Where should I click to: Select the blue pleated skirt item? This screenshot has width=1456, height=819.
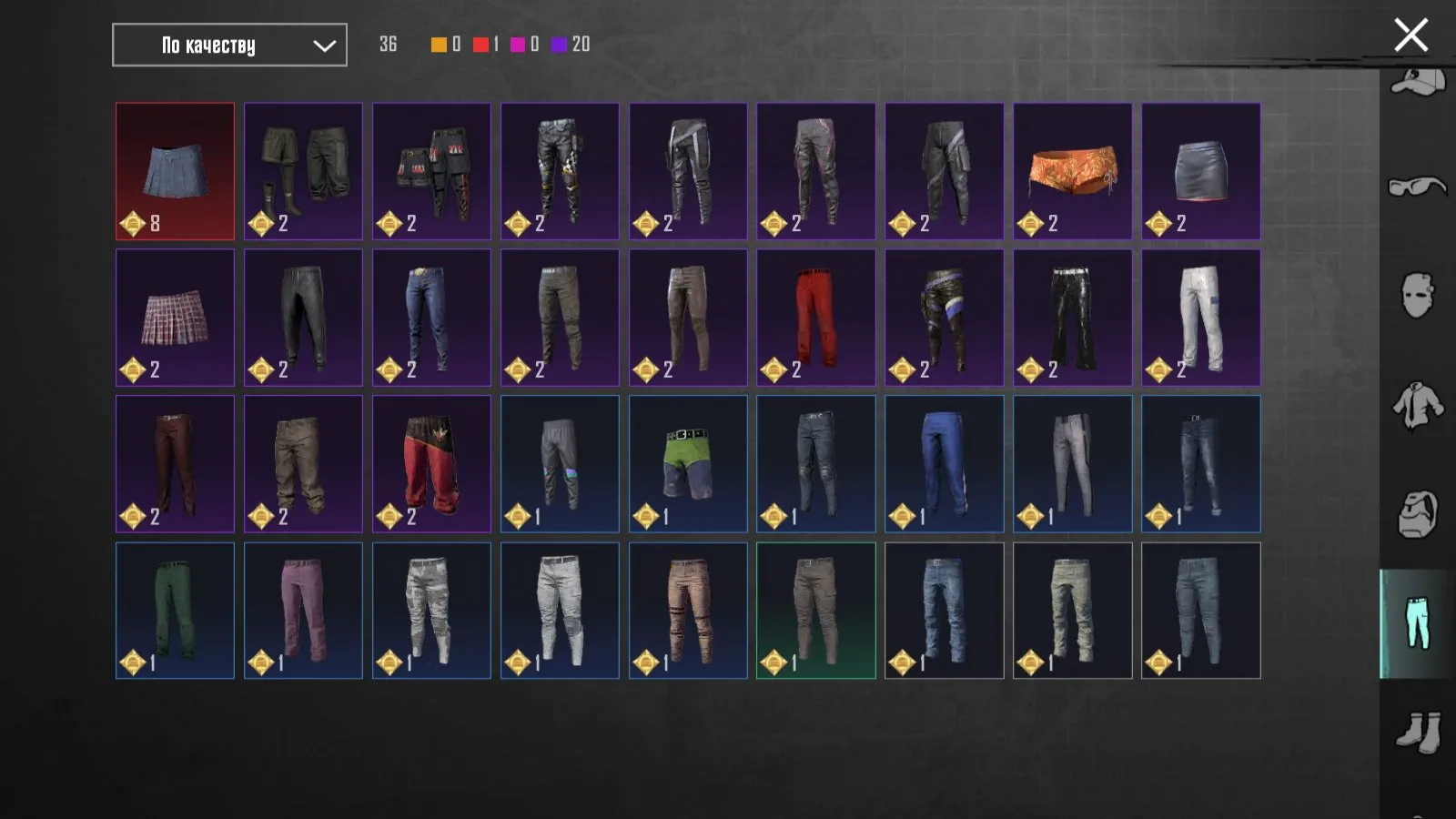(x=175, y=171)
